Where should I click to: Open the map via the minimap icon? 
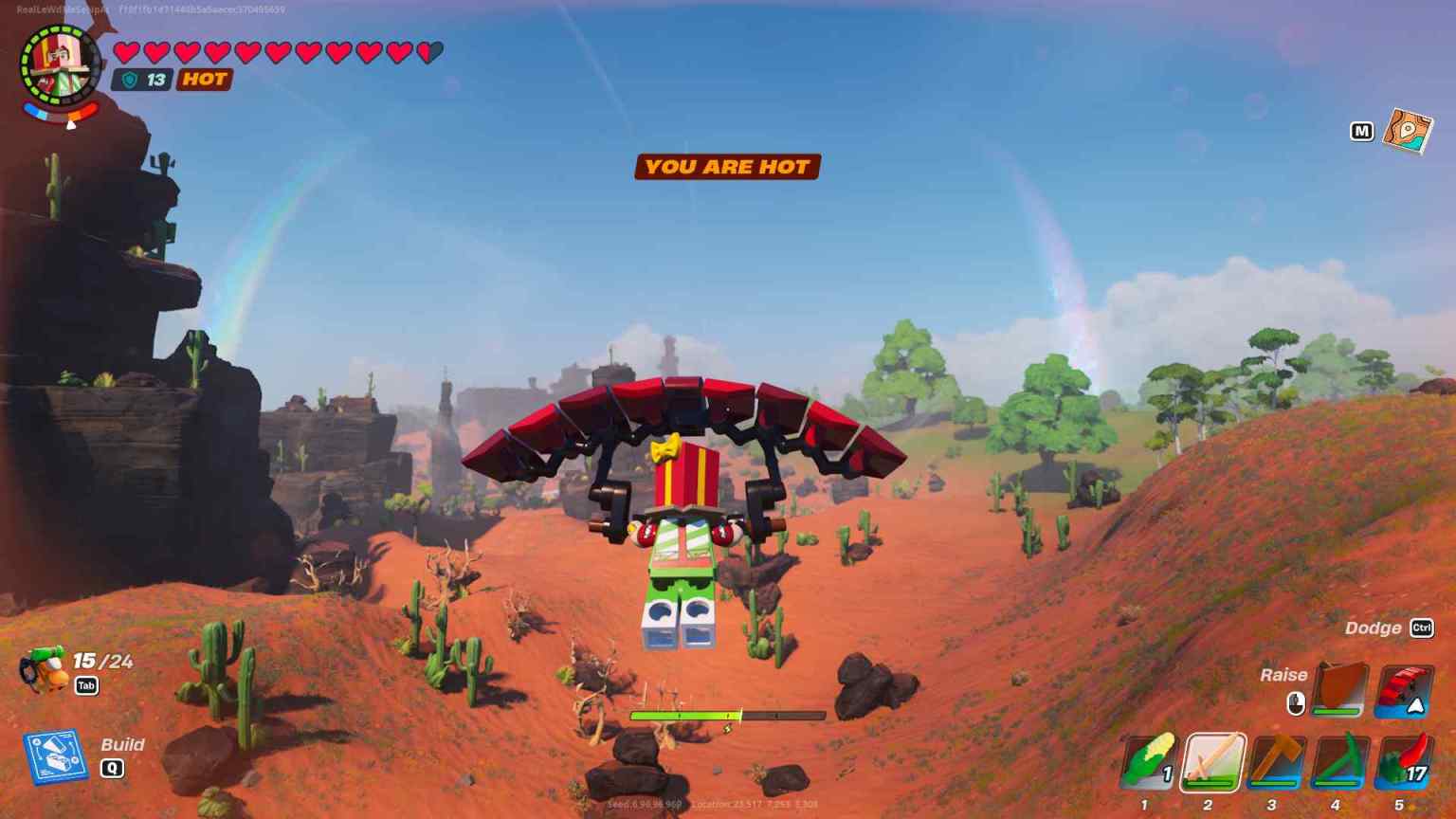point(1410,134)
